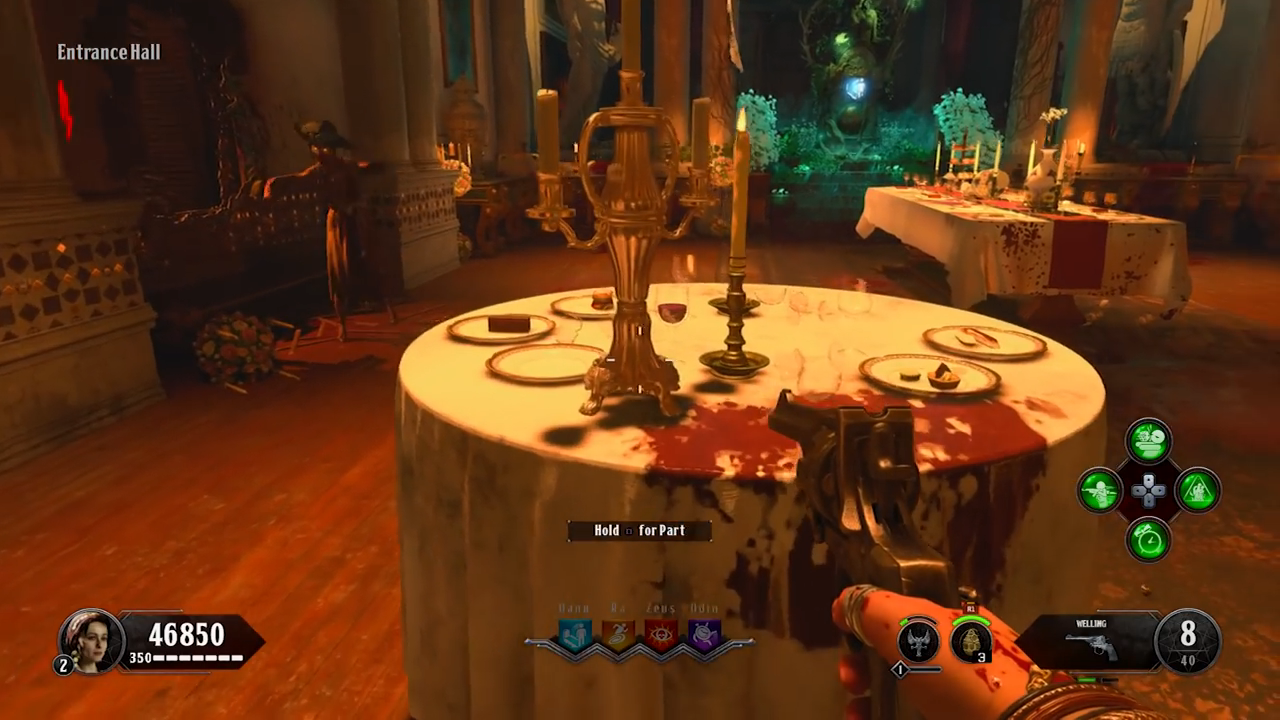Image resolution: width=1280 pixels, height=720 pixels.
Task: Select the Danu perk icon
Action: 575,634
